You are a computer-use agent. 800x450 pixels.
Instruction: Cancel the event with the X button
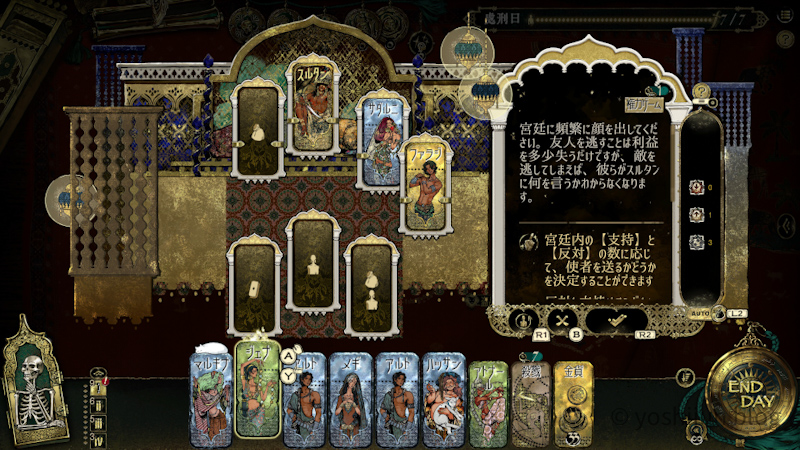pyautogui.click(x=562, y=320)
